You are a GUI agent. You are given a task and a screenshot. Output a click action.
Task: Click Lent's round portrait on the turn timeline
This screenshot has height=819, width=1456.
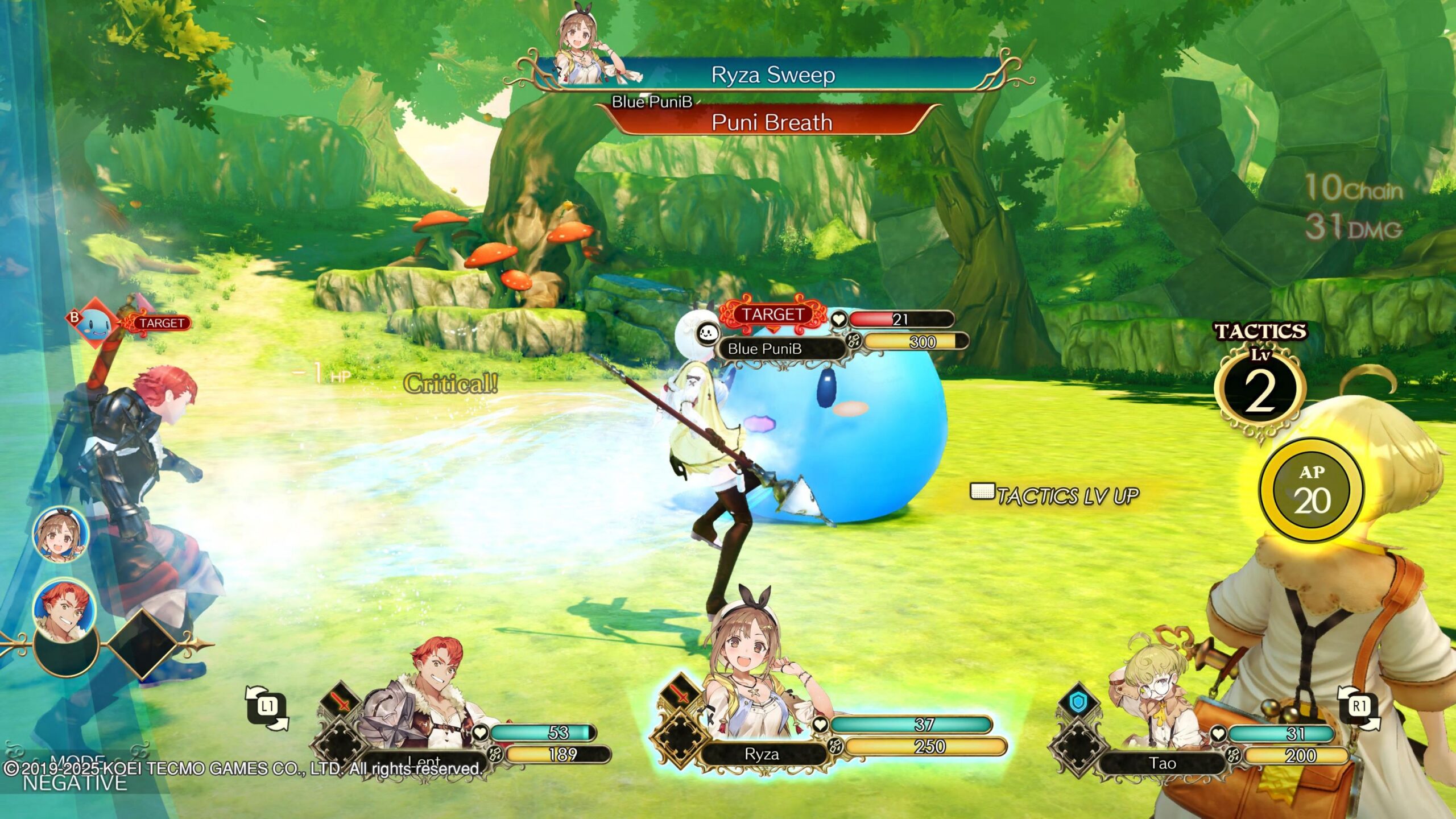click(x=64, y=606)
